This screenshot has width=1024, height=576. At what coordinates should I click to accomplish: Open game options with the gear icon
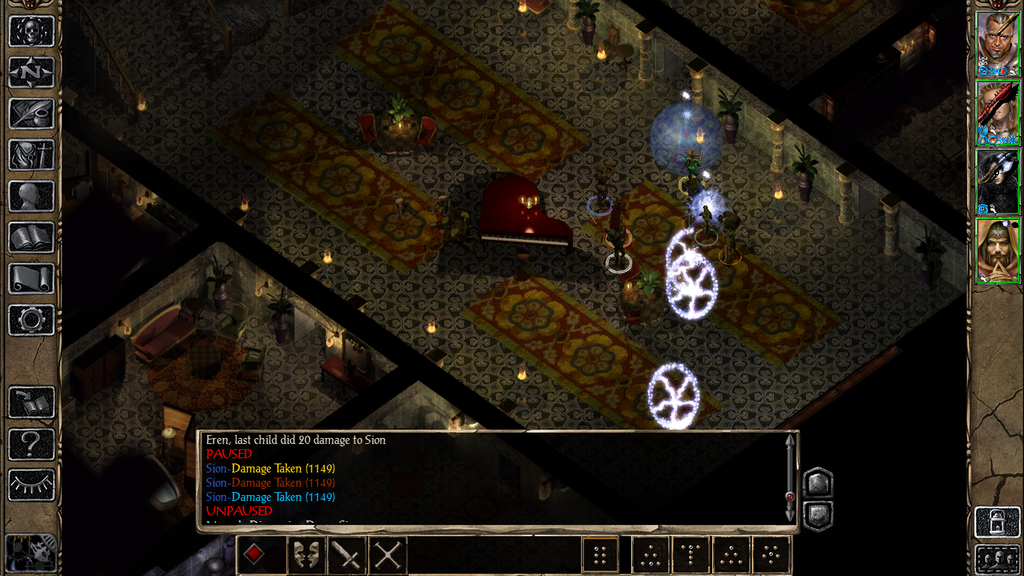point(31,320)
